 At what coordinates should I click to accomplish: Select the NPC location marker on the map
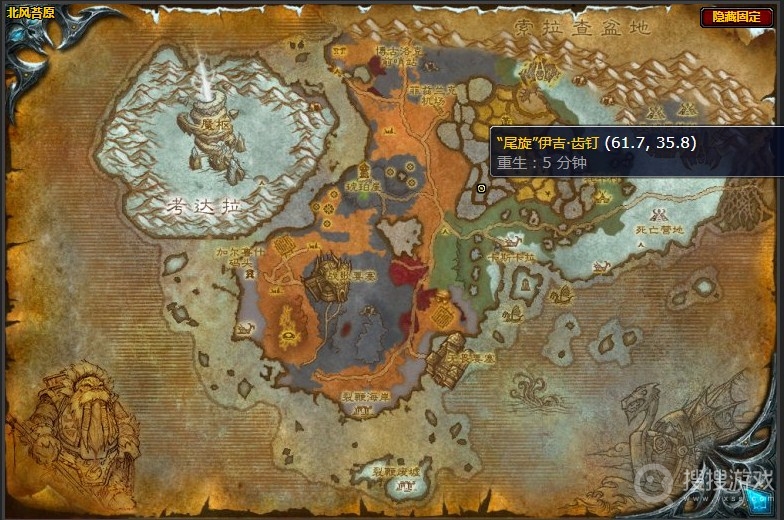click(481, 188)
